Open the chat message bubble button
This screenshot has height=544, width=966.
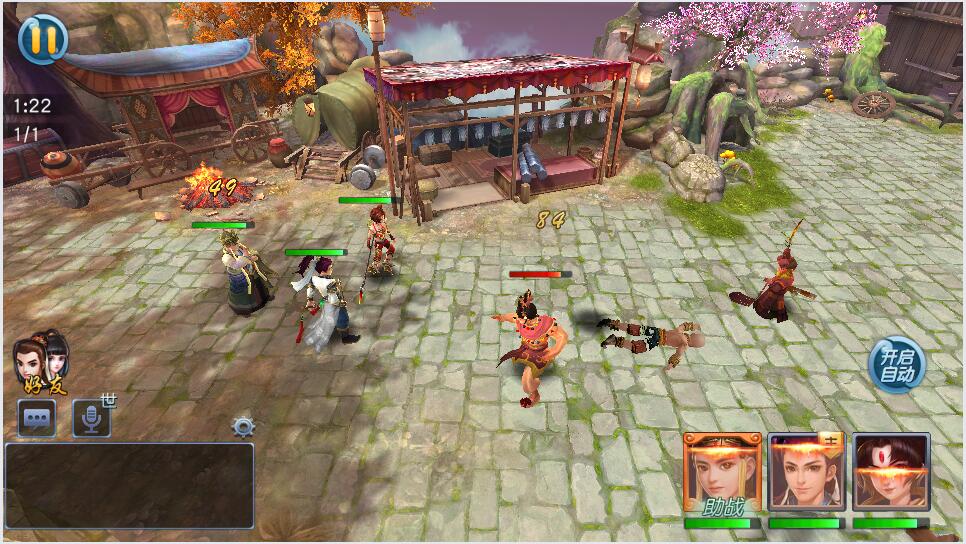tap(37, 419)
